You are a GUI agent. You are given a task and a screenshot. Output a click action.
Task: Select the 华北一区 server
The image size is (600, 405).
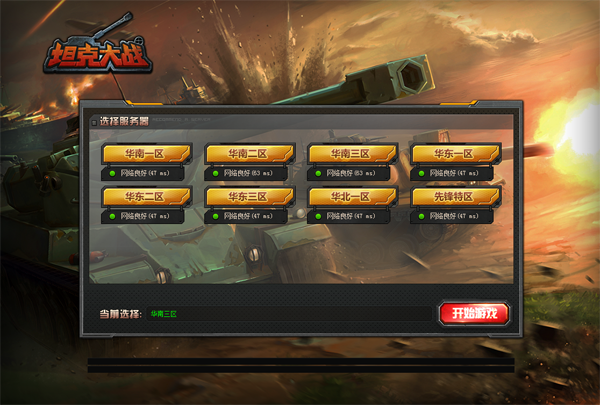coord(352,196)
